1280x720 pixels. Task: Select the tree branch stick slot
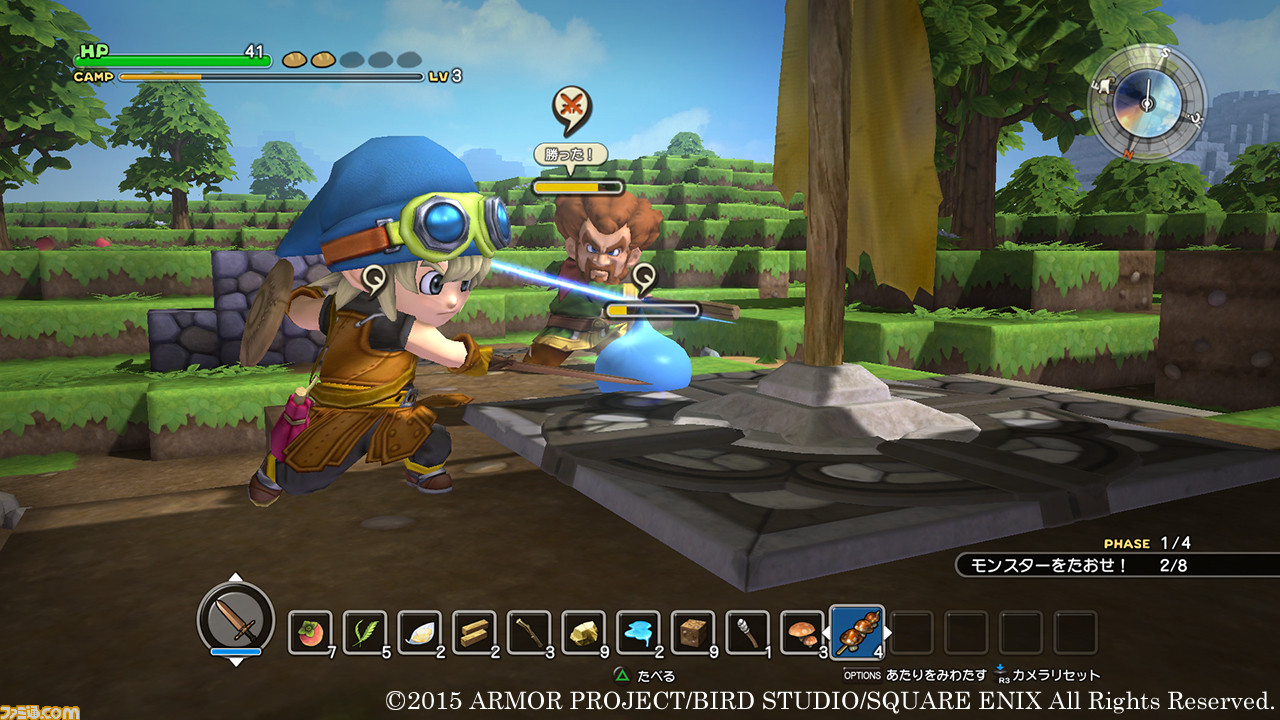coord(528,632)
